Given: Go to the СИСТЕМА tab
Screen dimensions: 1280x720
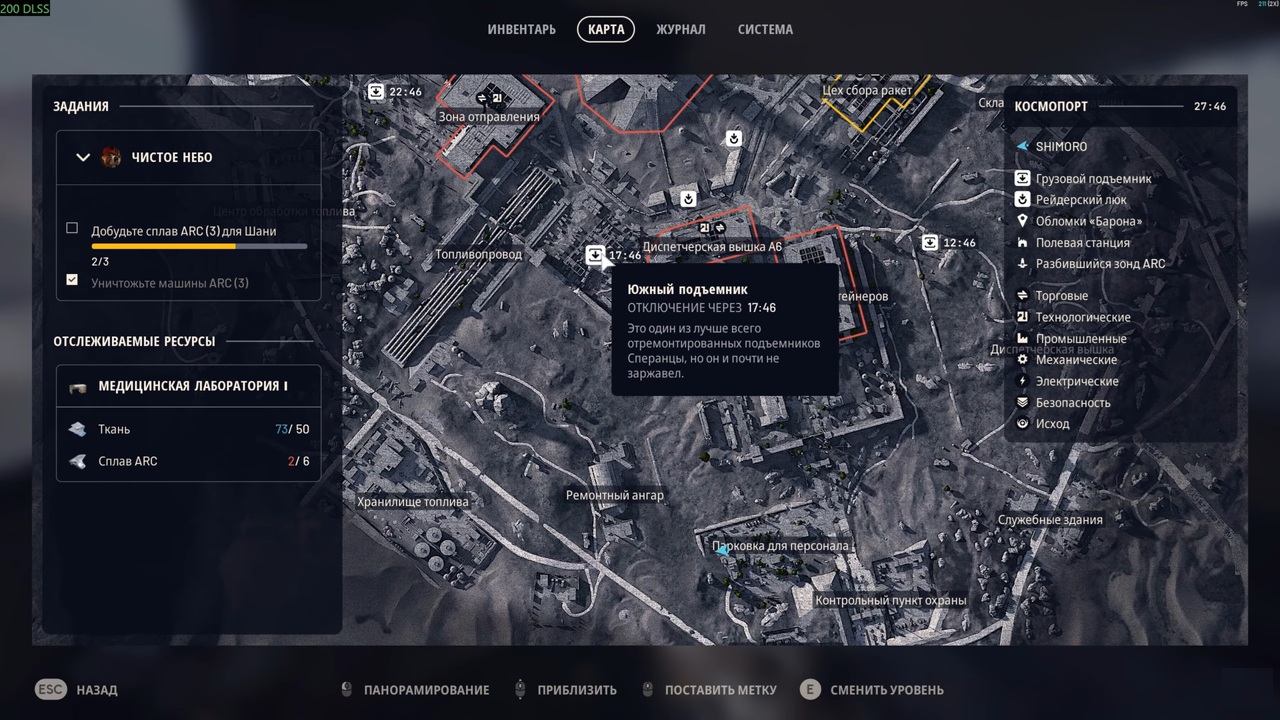Looking at the screenshot, I should pos(765,29).
